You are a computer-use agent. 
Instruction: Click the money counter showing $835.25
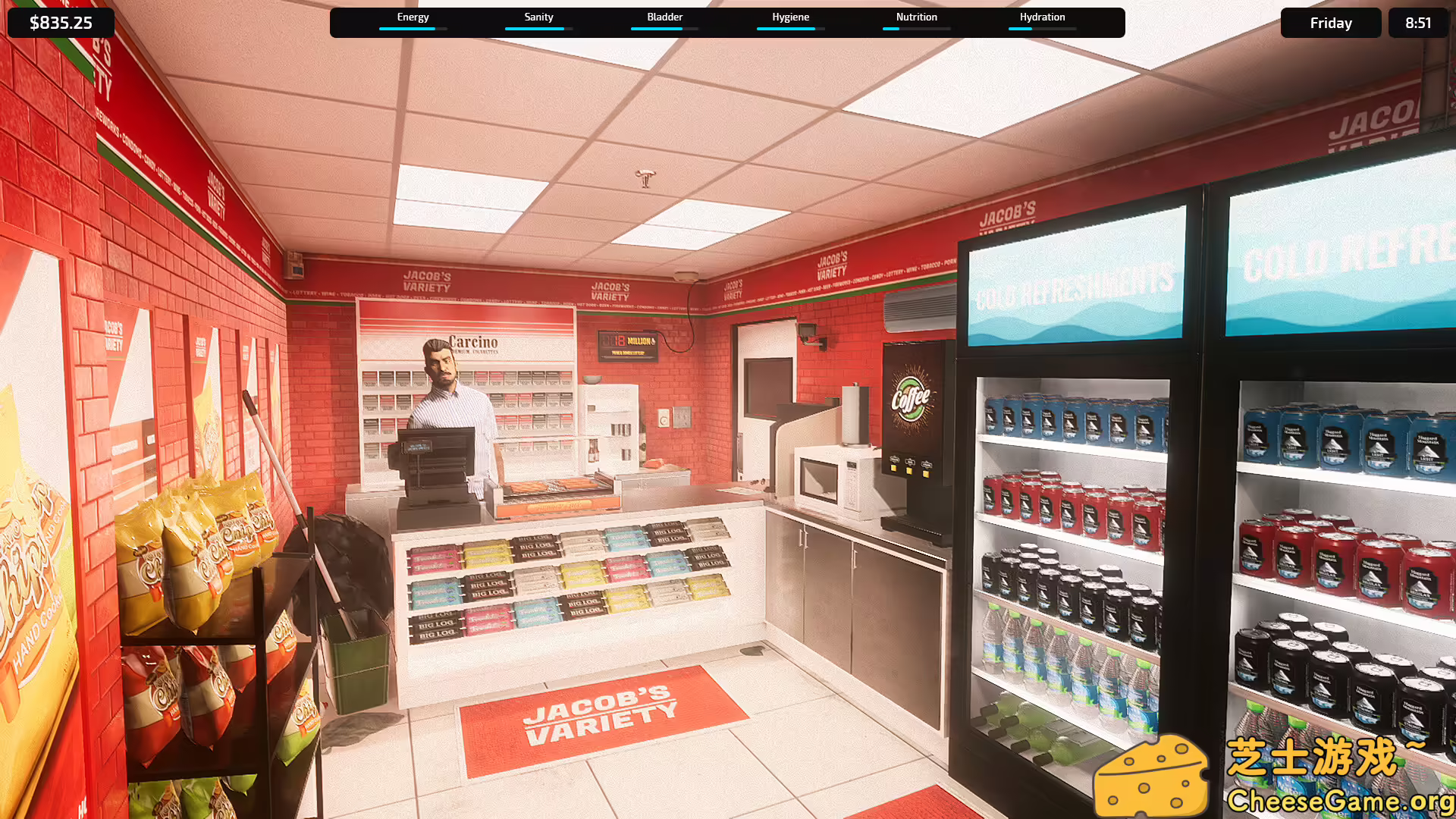coord(60,22)
